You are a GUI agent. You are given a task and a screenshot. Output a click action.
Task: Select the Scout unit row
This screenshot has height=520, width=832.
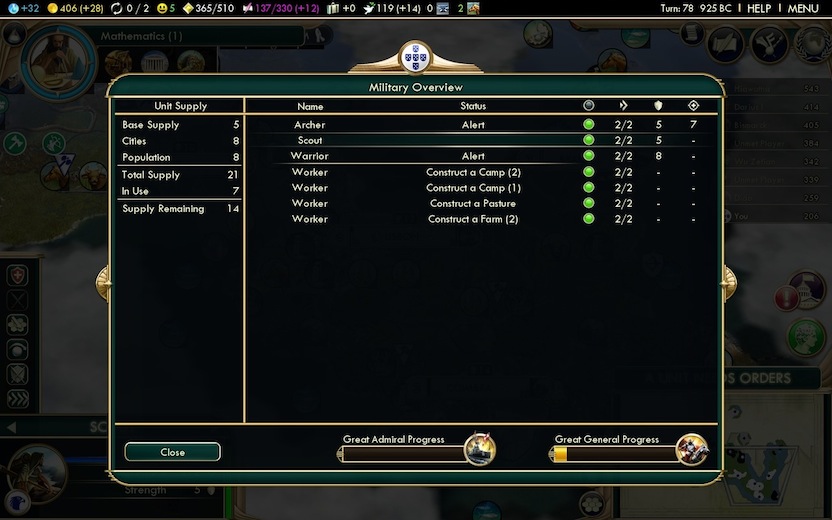(310, 141)
